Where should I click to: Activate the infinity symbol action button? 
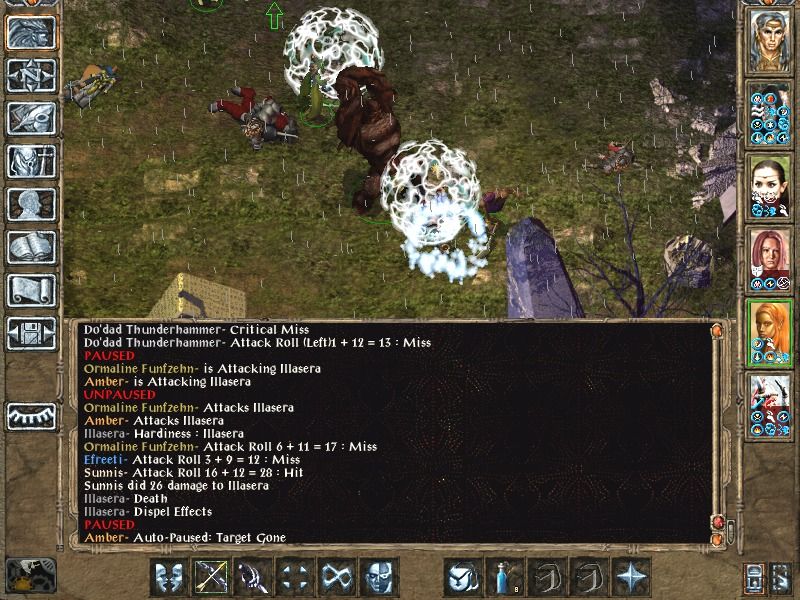338,577
